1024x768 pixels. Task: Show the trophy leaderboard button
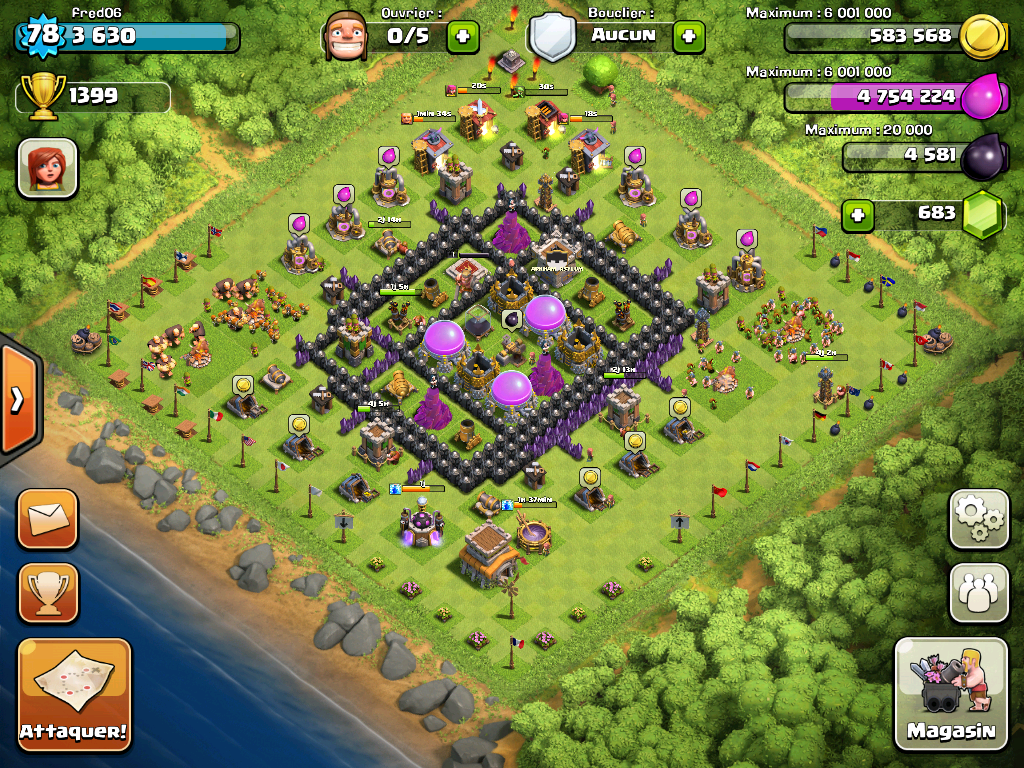pyautogui.click(x=47, y=592)
